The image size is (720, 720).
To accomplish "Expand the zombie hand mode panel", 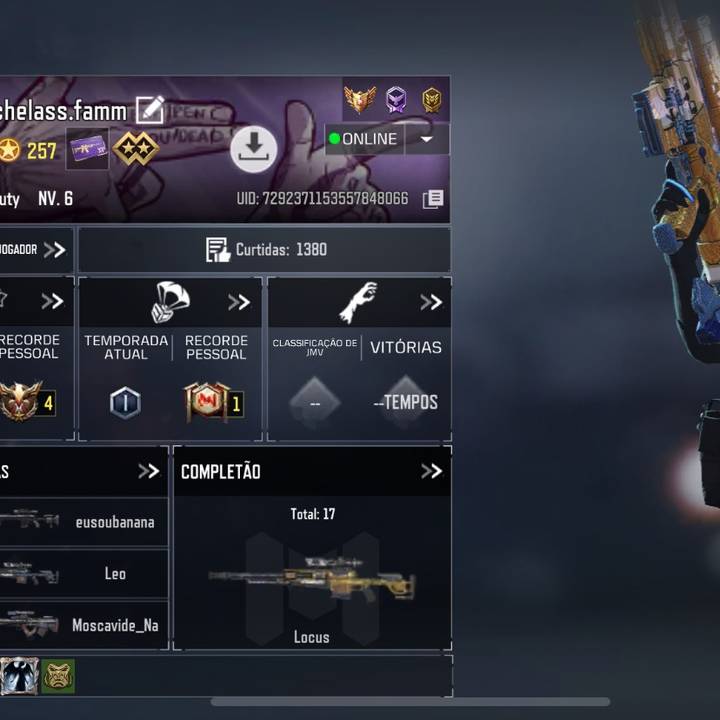I will tap(431, 302).
